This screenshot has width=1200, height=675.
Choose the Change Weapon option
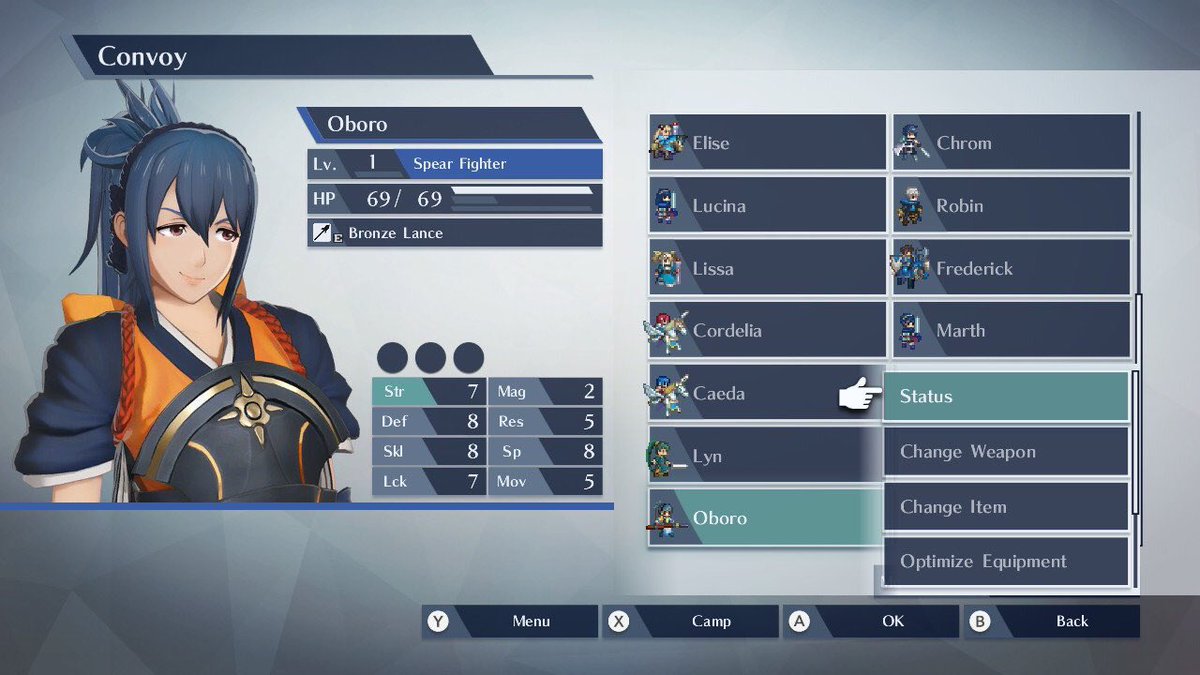click(1005, 452)
